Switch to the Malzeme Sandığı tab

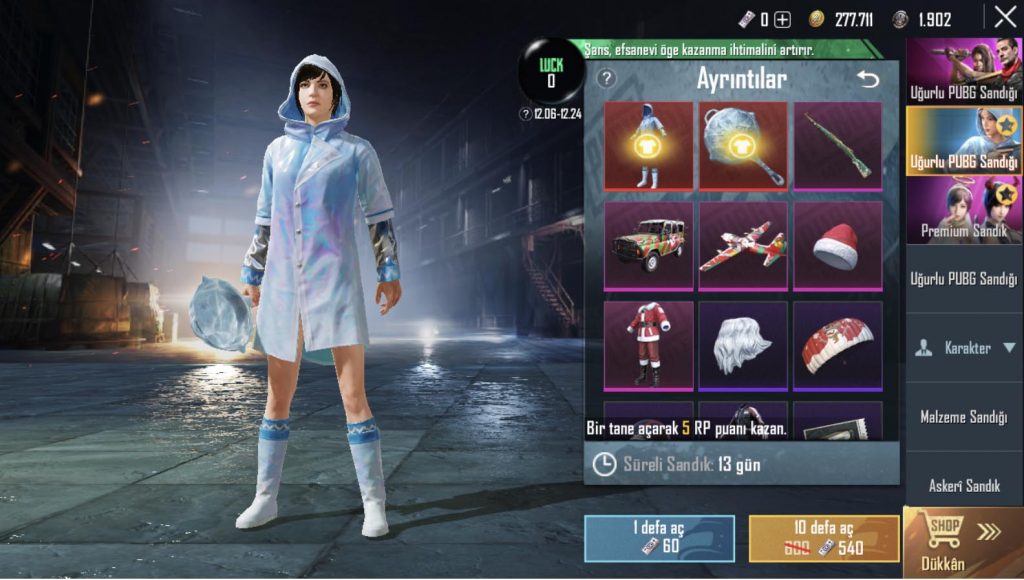pyautogui.click(x=964, y=417)
